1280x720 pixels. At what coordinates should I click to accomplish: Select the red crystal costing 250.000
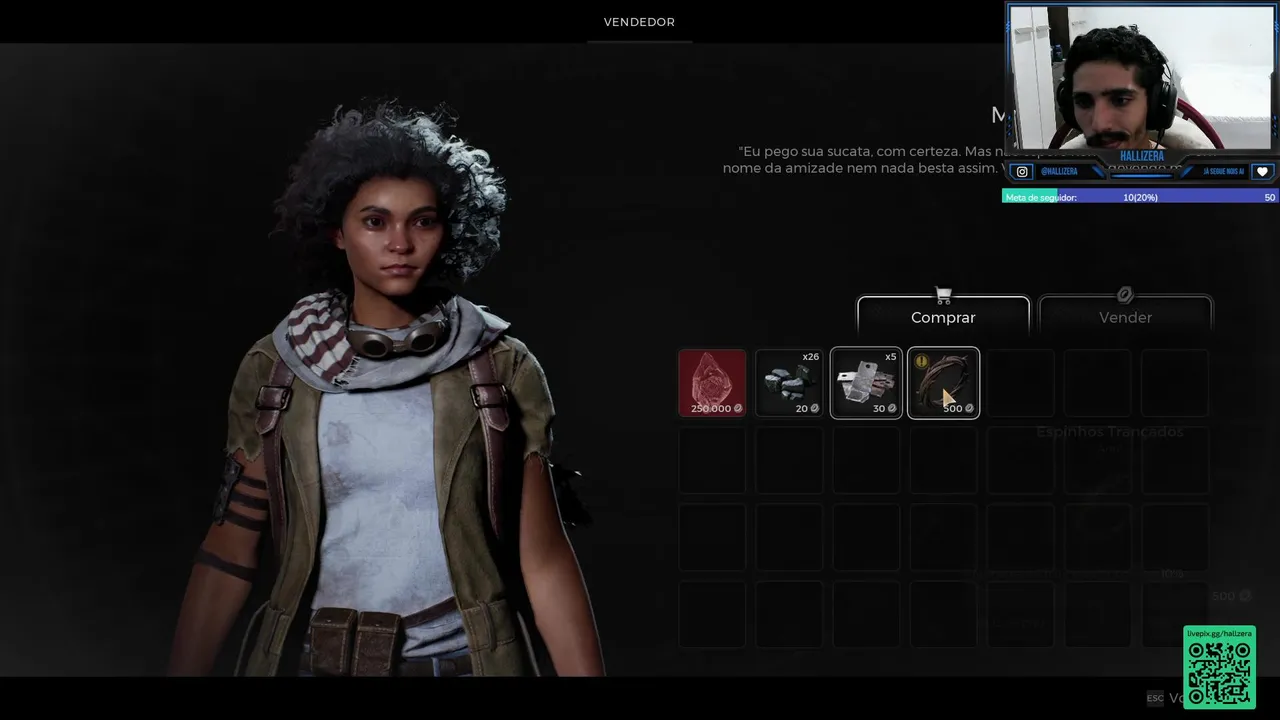pyautogui.click(x=712, y=382)
